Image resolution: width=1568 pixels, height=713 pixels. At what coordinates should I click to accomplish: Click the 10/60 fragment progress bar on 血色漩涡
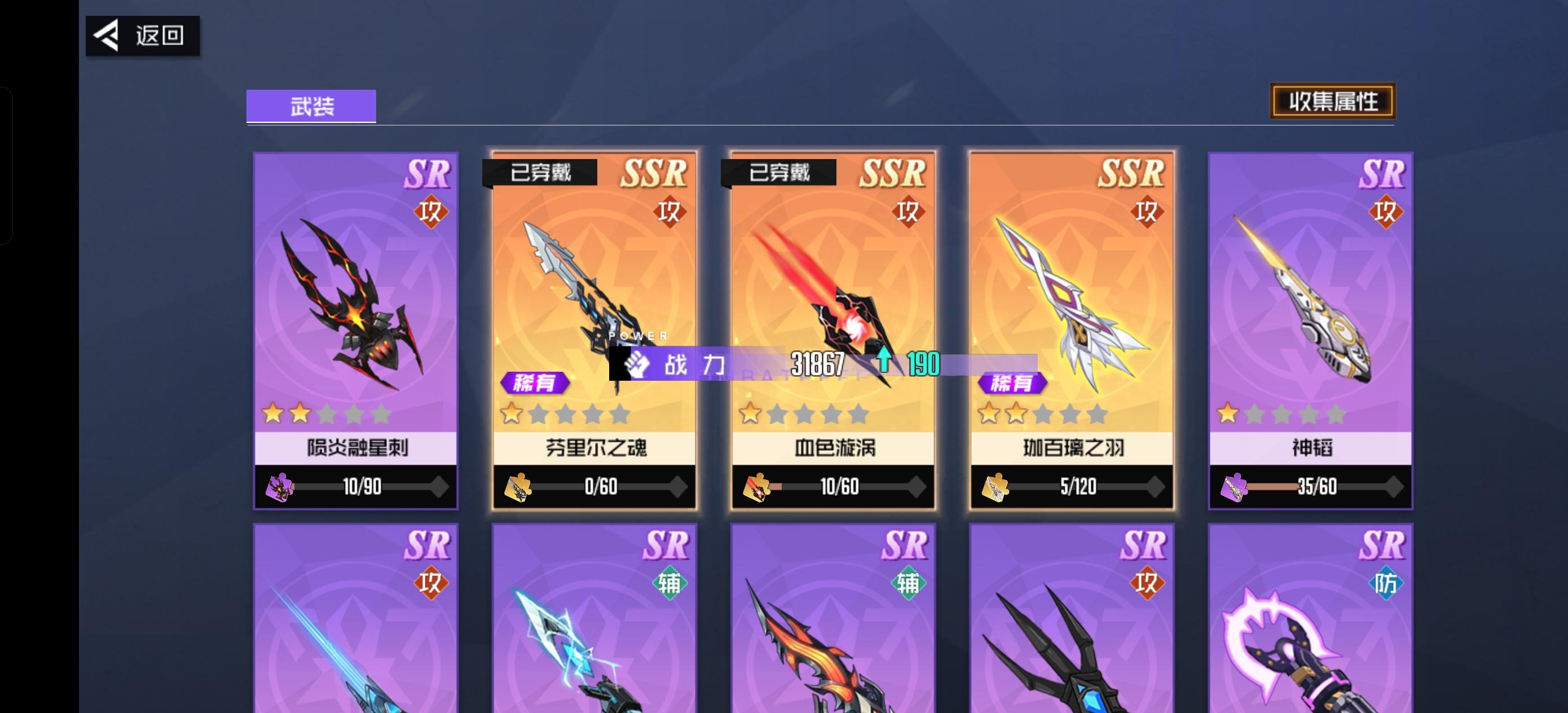click(x=833, y=486)
